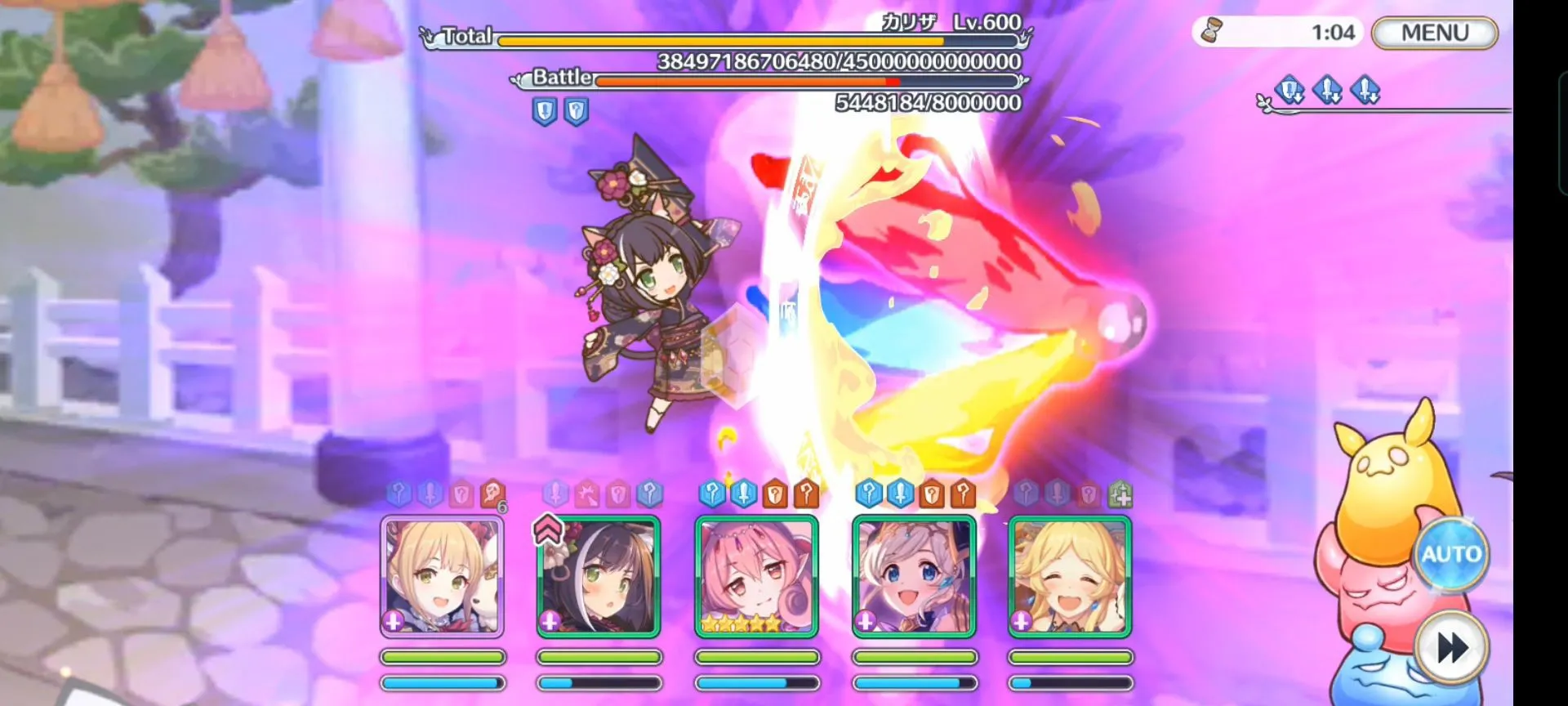Open the MENU button
This screenshot has width=1568, height=706.
(1435, 33)
